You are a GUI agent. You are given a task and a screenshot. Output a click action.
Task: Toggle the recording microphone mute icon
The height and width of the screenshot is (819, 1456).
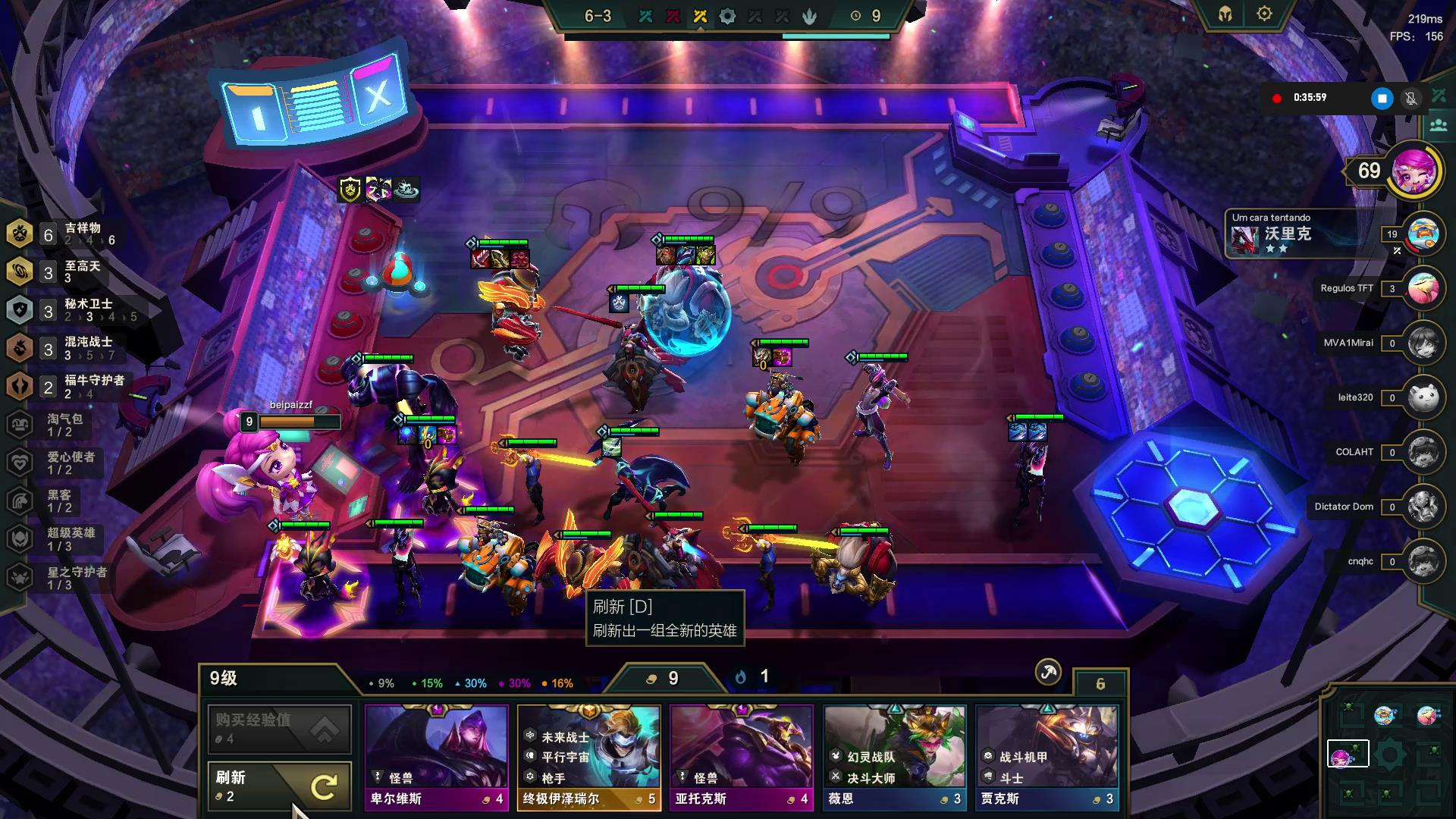click(1410, 99)
